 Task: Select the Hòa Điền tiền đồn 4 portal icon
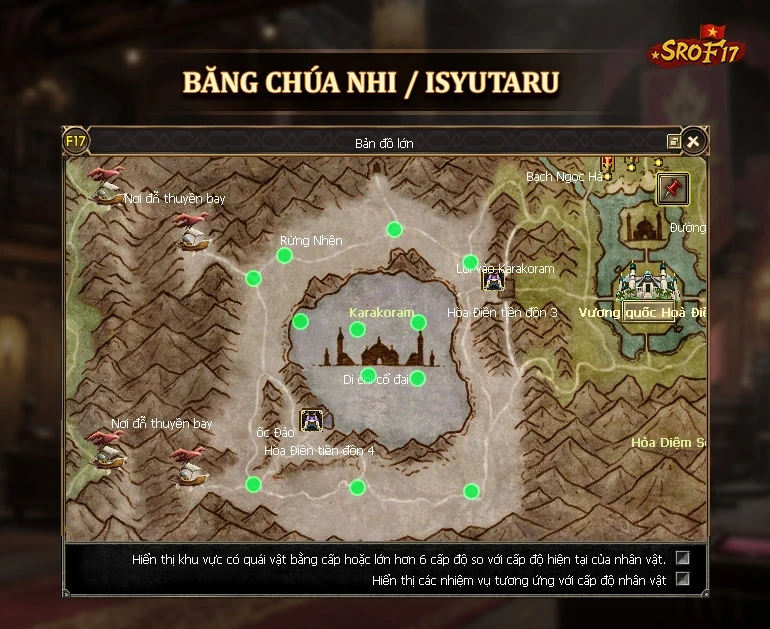click(311, 421)
